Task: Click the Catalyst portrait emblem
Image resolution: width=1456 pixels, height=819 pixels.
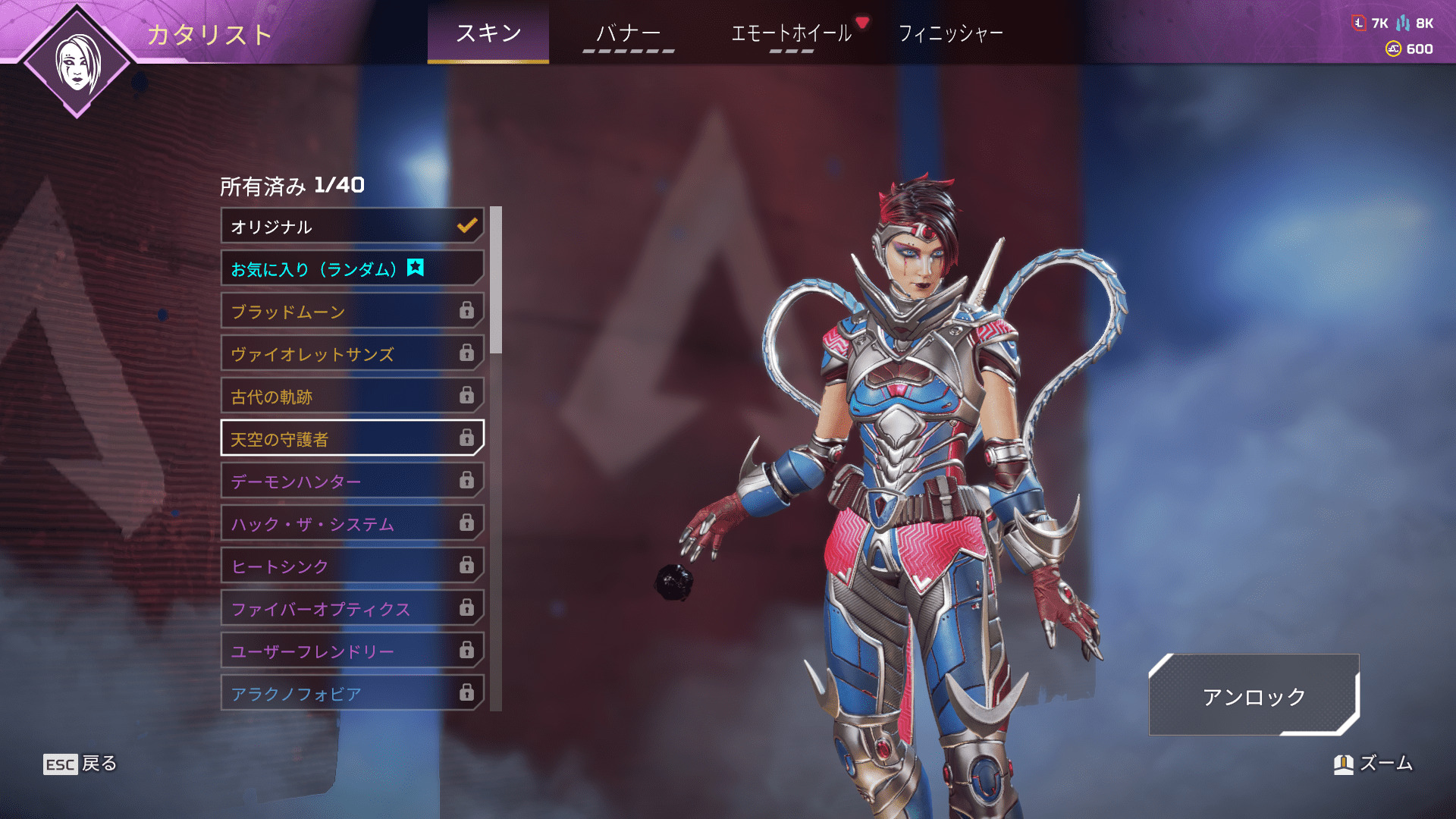Action: [77, 62]
